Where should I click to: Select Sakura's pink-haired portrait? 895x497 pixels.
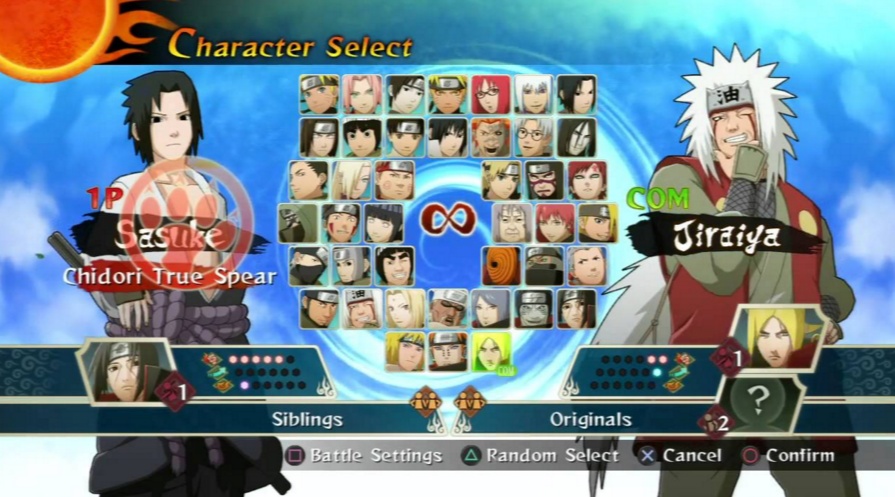click(x=362, y=94)
